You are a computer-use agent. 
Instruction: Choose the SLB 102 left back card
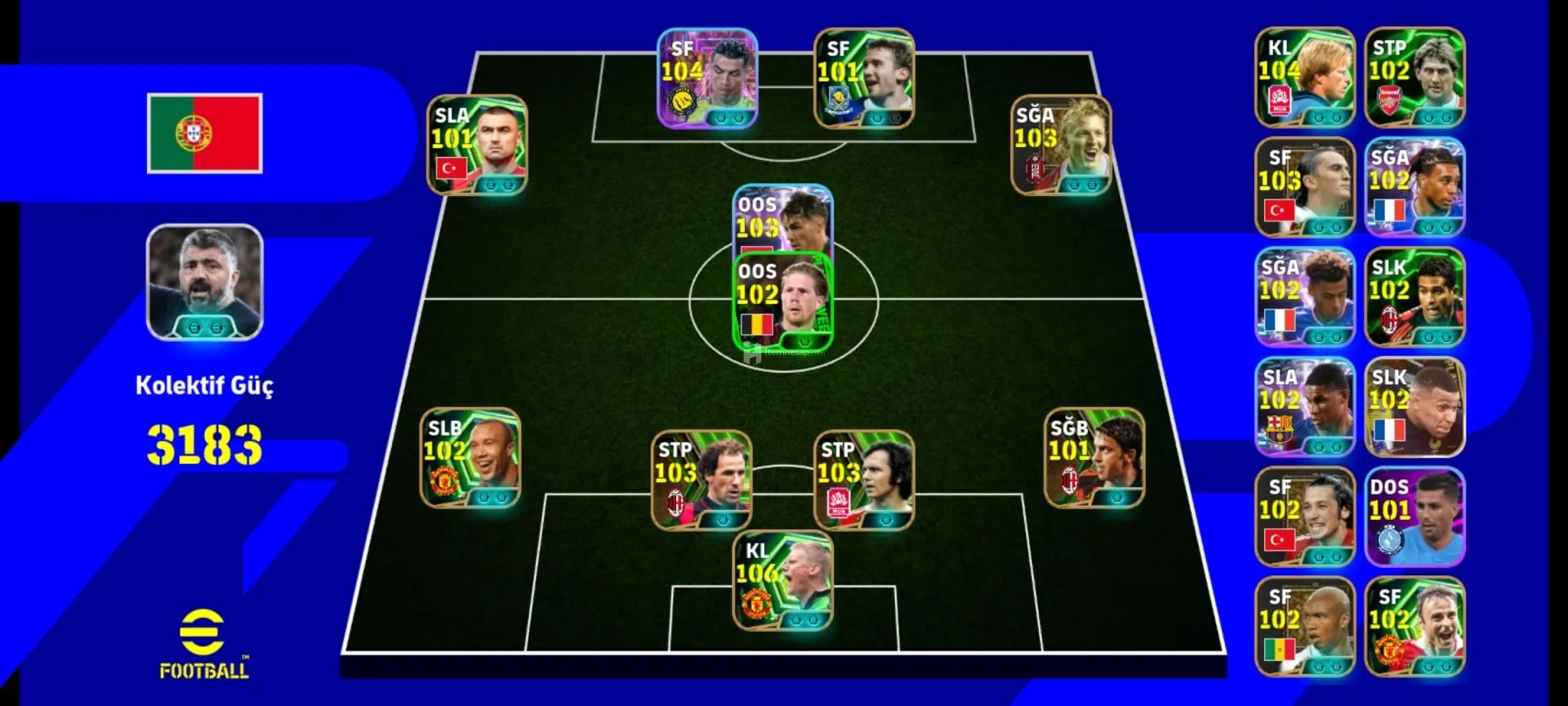[470, 458]
